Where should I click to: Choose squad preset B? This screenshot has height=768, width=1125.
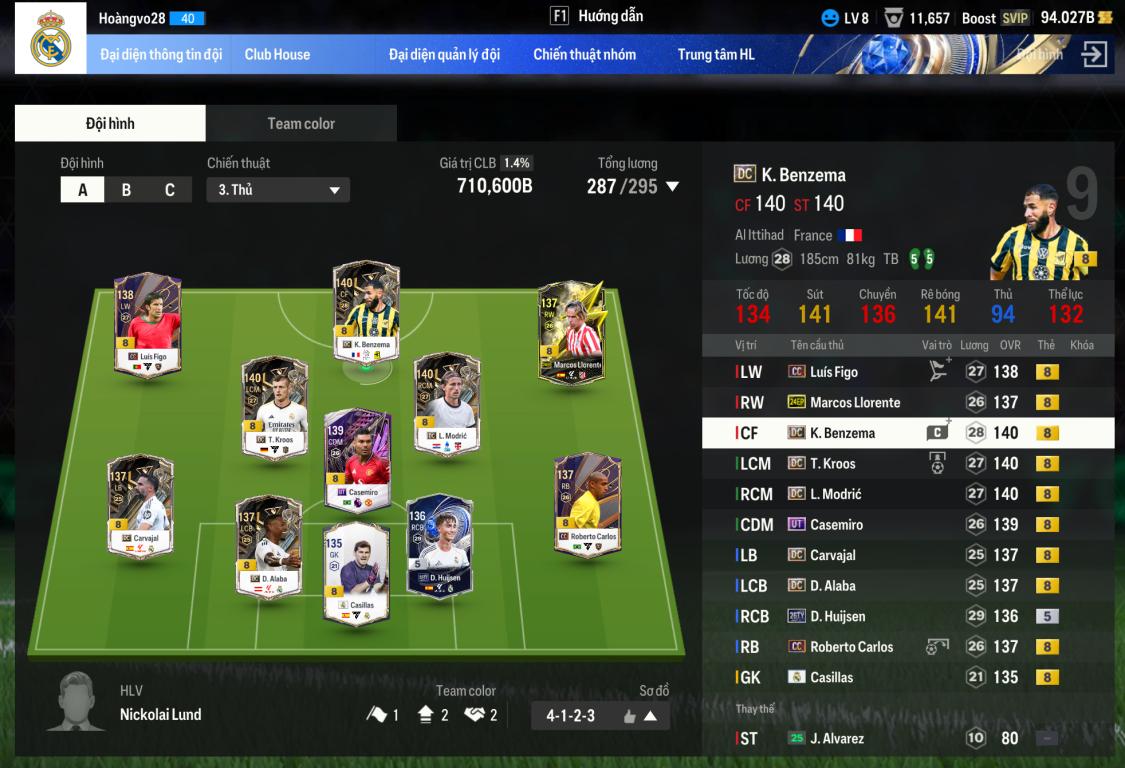(x=126, y=190)
